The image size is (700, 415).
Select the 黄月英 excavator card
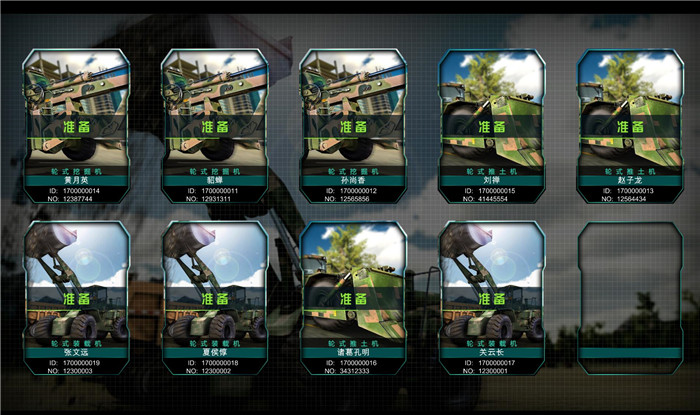point(77,126)
